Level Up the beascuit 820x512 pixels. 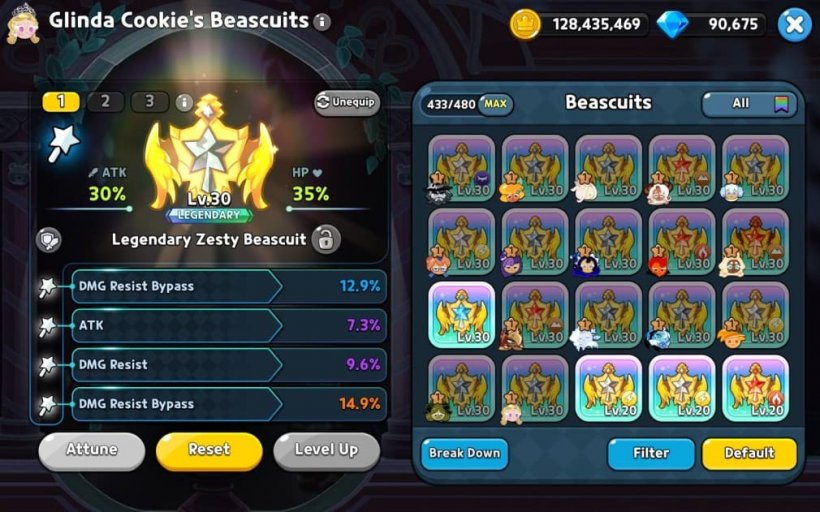(x=326, y=450)
